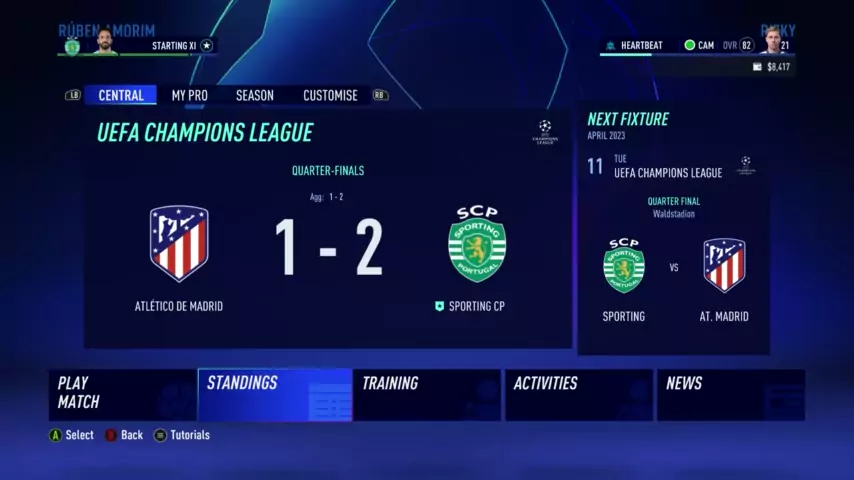Image resolution: width=854 pixels, height=480 pixels.
Task: View the Next Fixture panel
Action: [x=673, y=230]
